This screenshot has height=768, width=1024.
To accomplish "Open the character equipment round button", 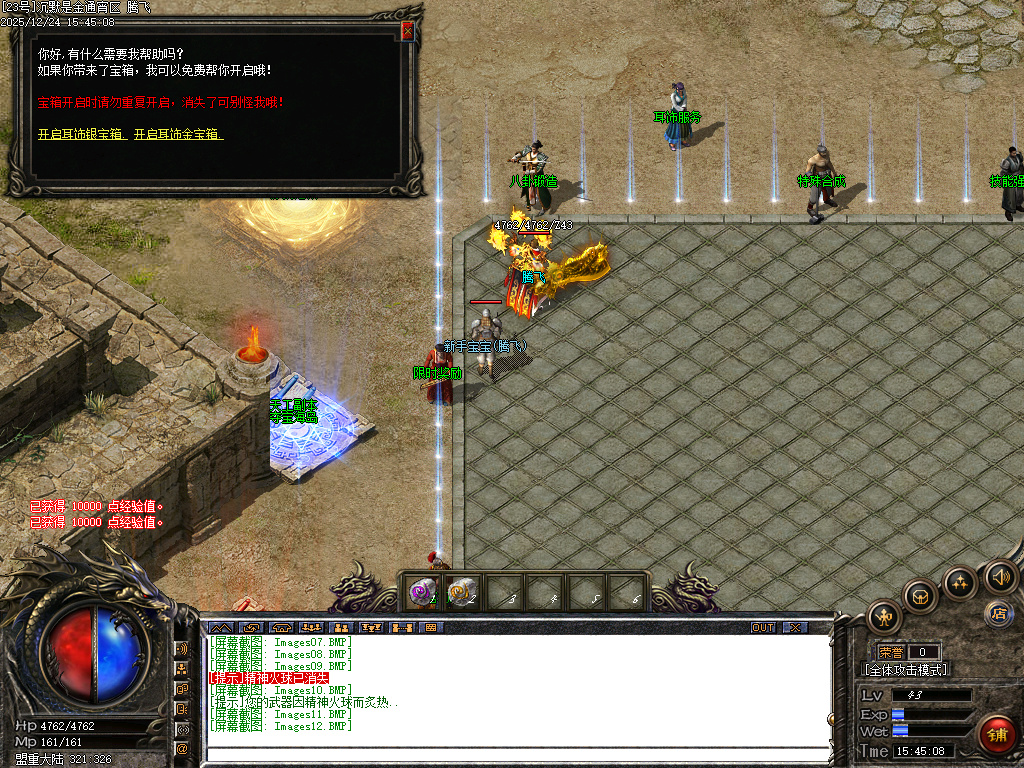I will pos(885,616).
